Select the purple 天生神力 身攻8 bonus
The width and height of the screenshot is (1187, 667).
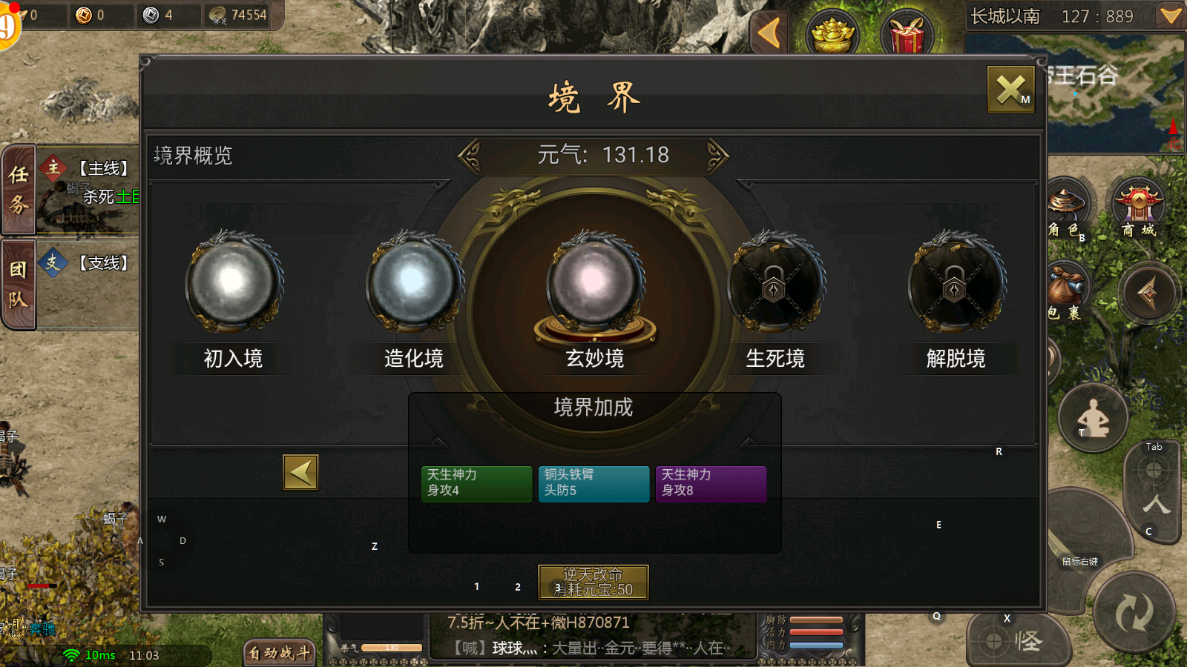click(710, 483)
